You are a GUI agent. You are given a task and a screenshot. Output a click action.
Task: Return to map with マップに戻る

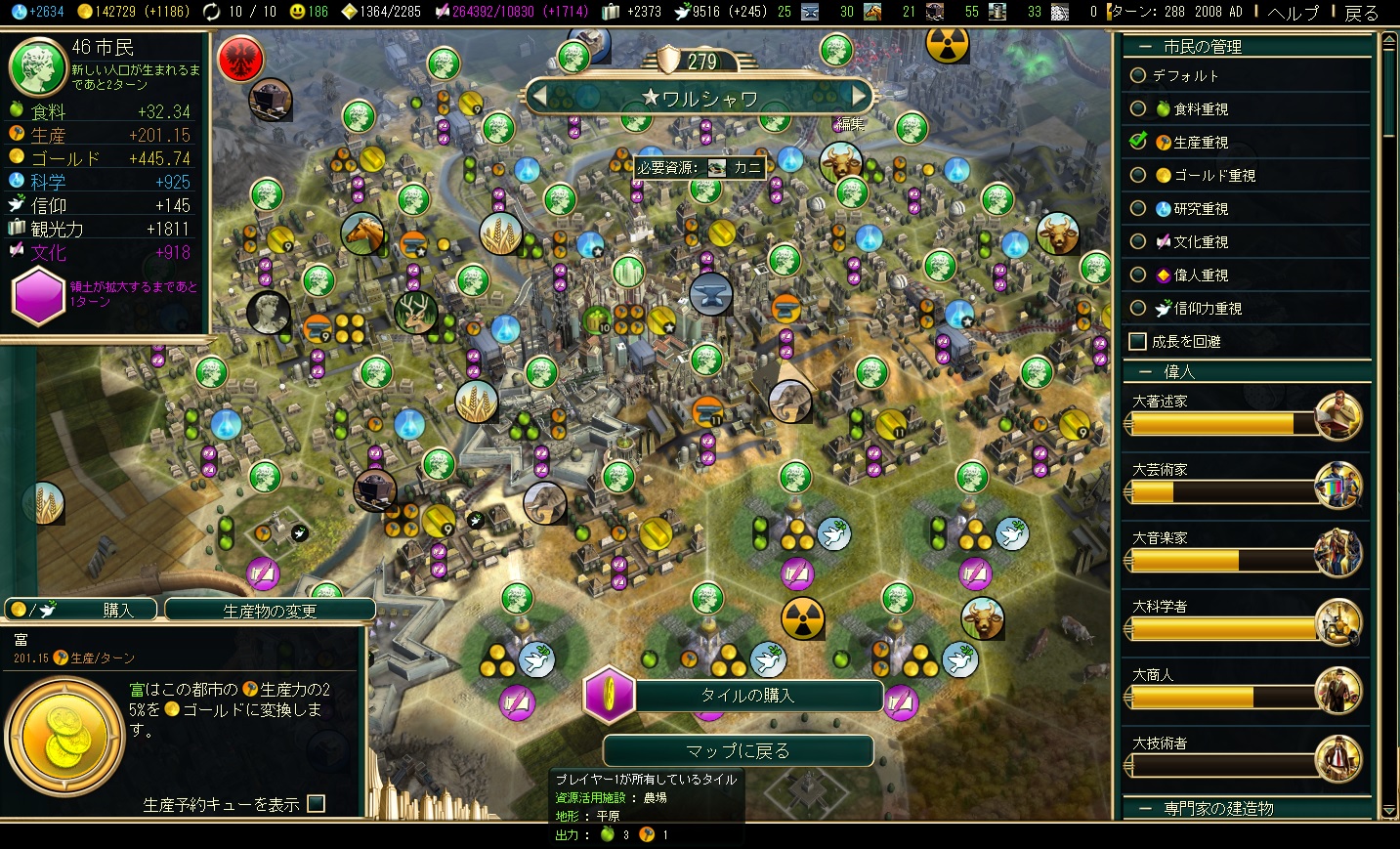point(738,750)
